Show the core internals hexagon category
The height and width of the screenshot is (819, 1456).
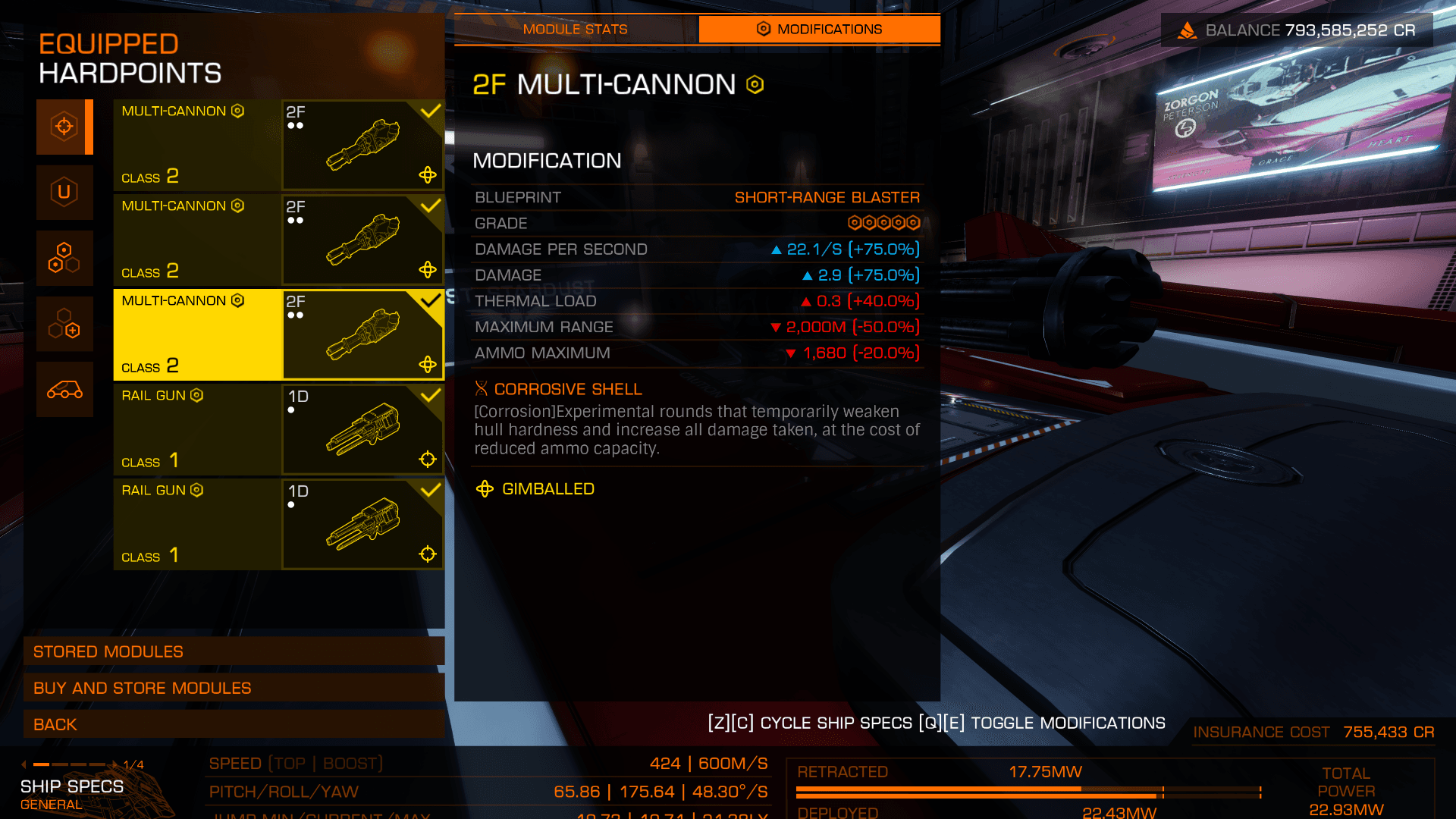[64, 258]
